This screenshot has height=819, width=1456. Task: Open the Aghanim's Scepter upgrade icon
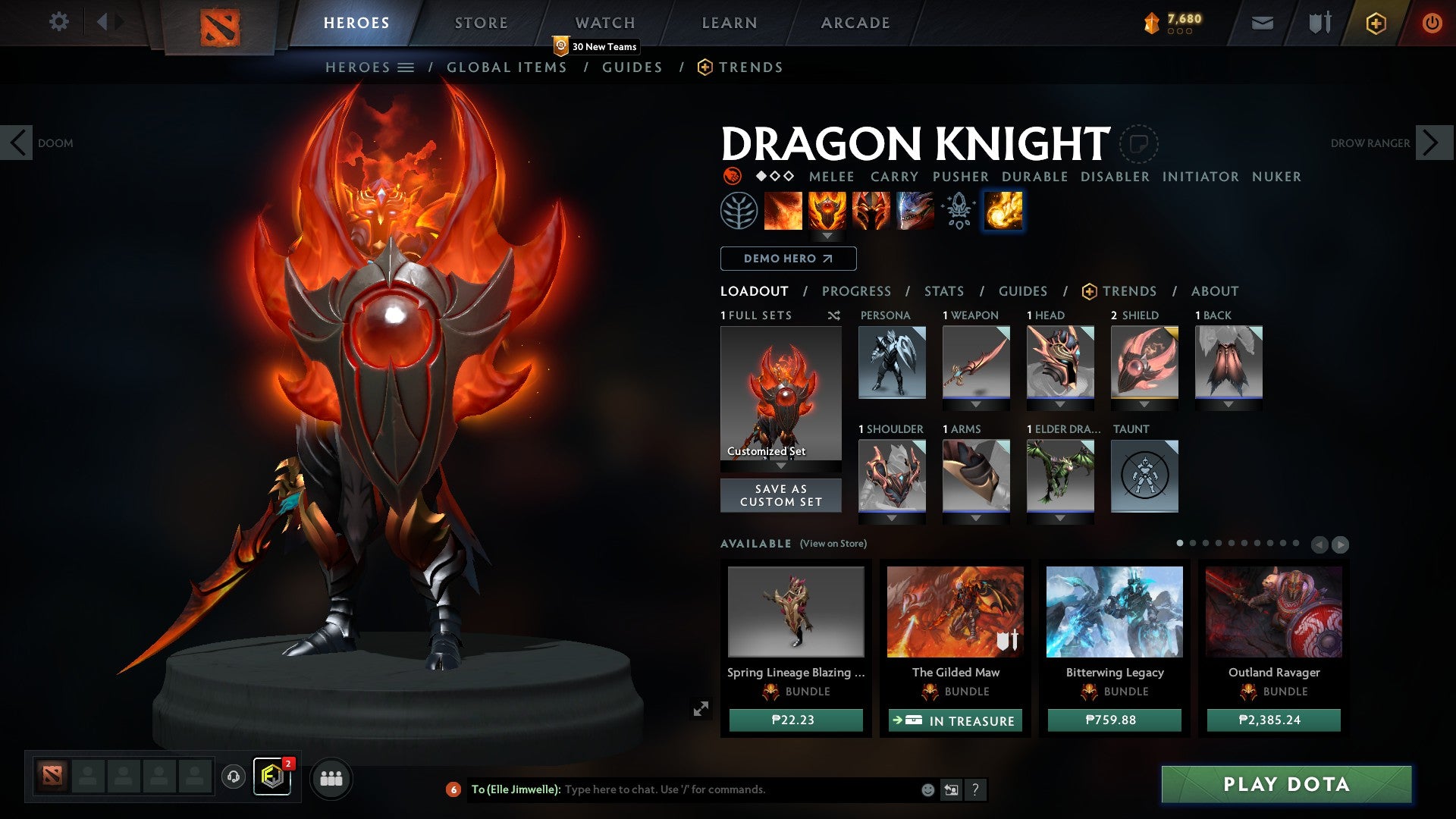coord(957,211)
